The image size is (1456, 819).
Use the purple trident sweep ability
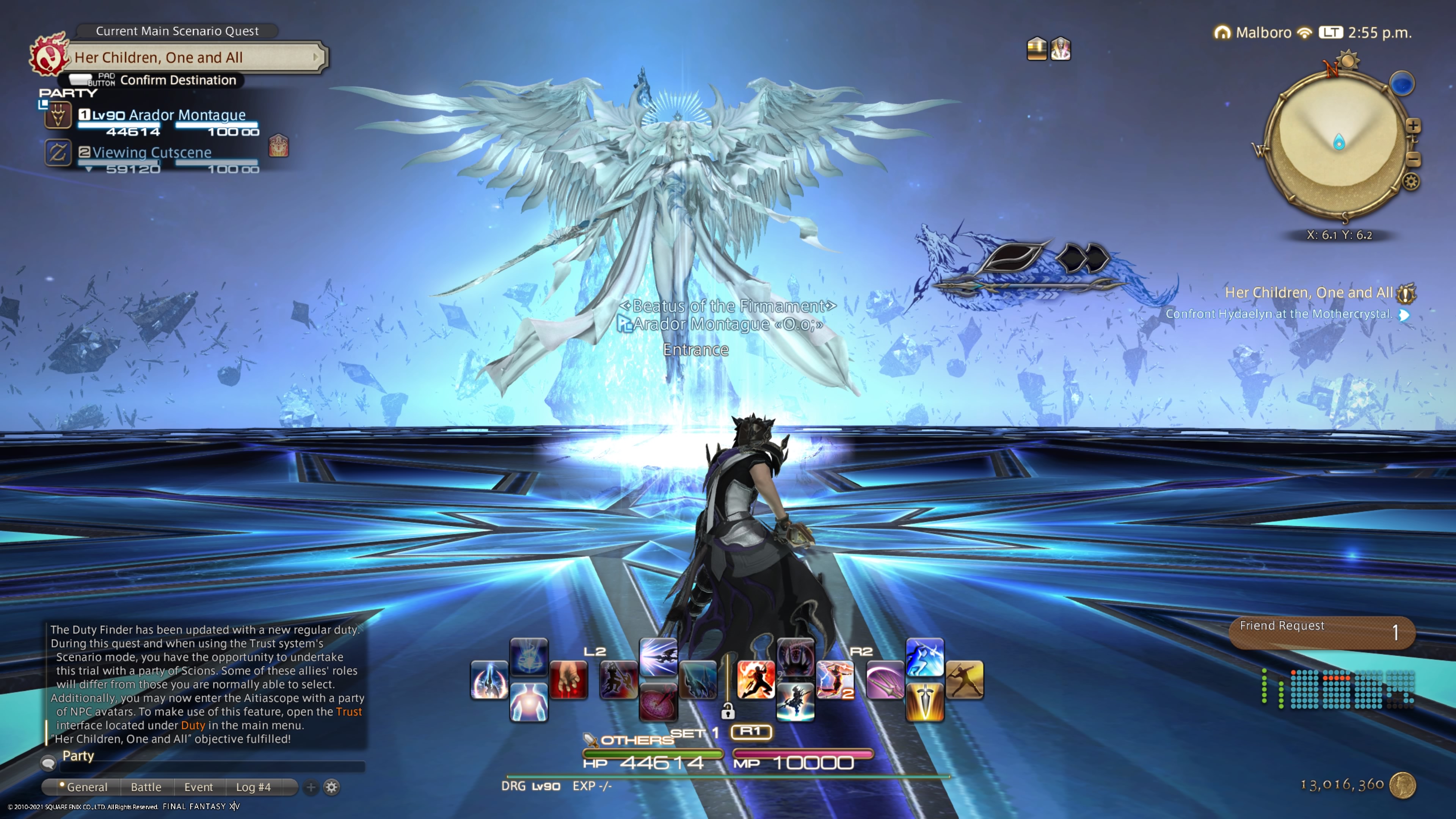[x=885, y=679]
